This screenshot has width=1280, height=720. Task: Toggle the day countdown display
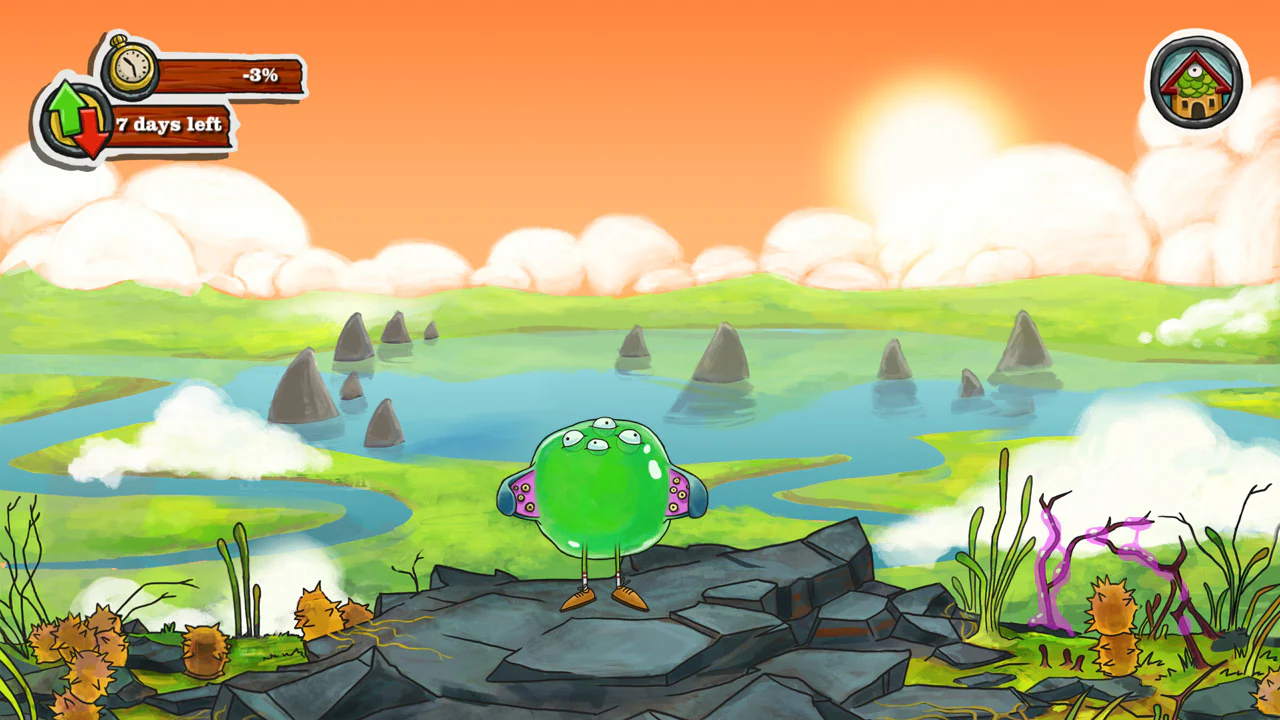170,124
